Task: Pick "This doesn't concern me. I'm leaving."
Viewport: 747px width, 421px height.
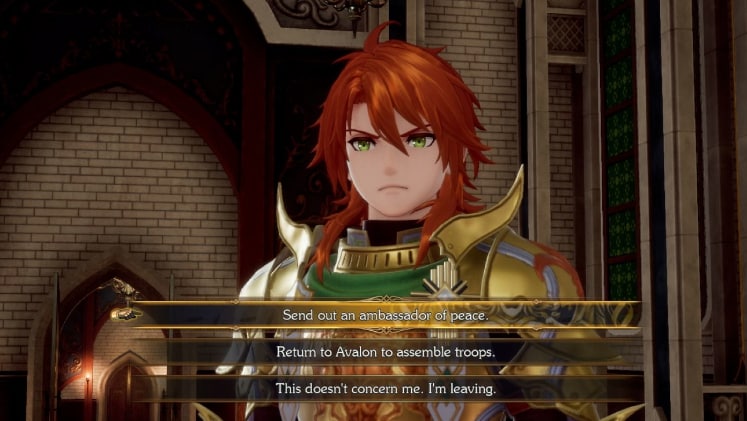Action: click(x=385, y=388)
